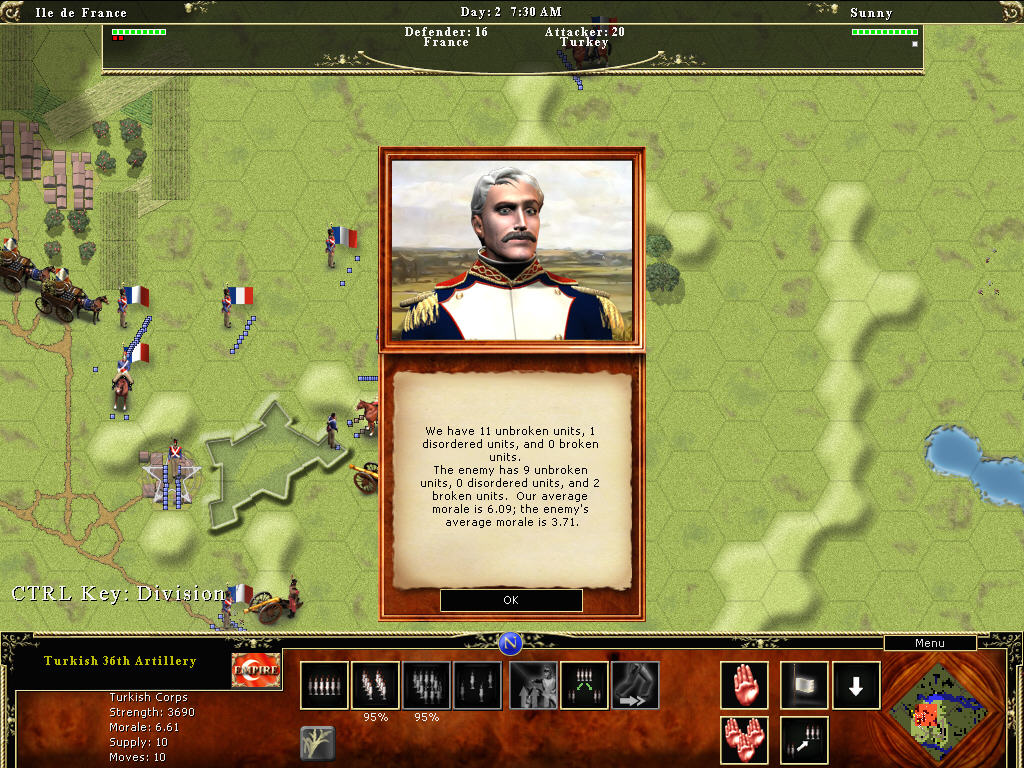Activate the marching boots move icon

coord(635,685)
